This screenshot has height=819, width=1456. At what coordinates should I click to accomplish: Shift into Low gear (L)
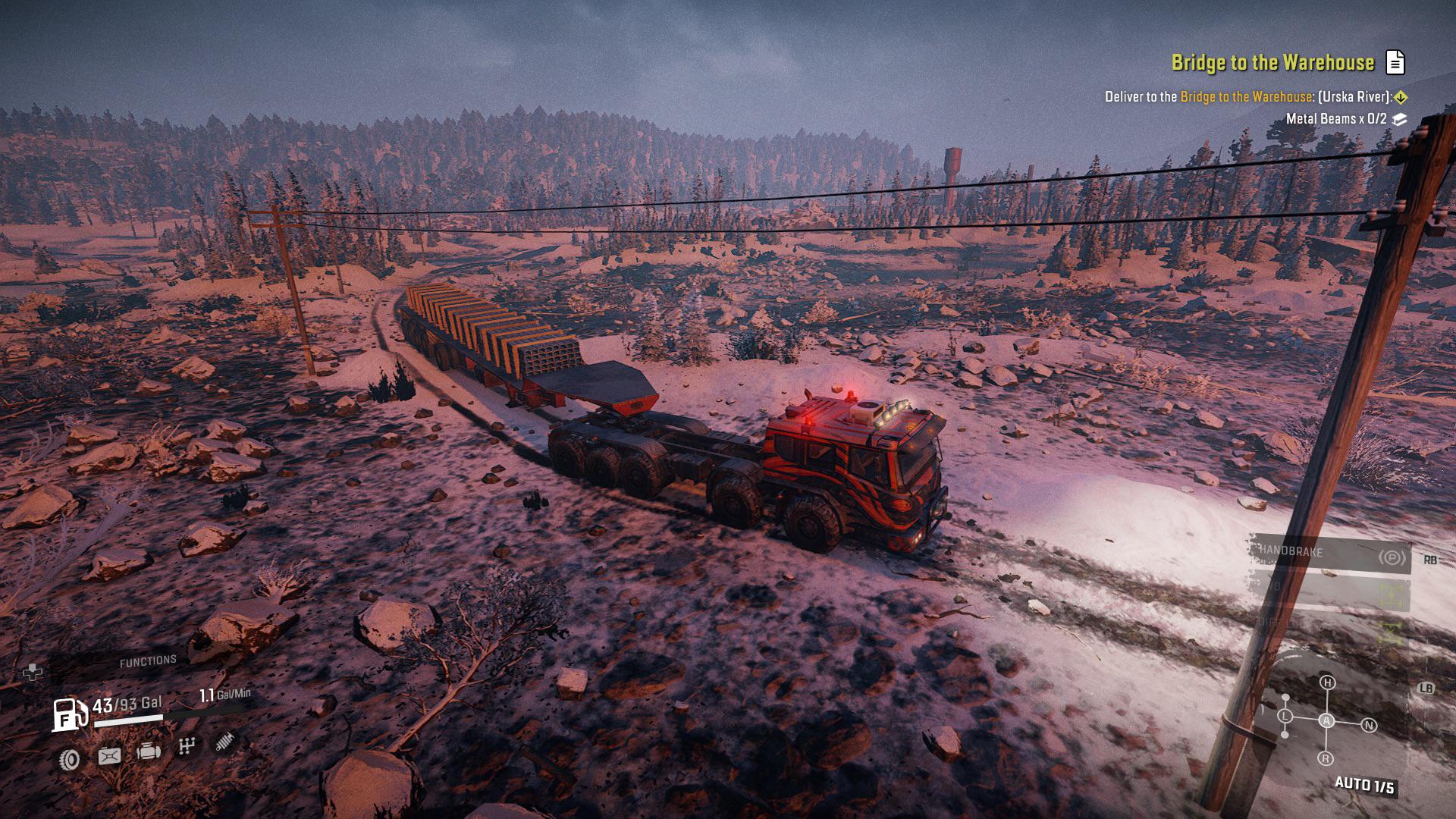point(1285,716)
